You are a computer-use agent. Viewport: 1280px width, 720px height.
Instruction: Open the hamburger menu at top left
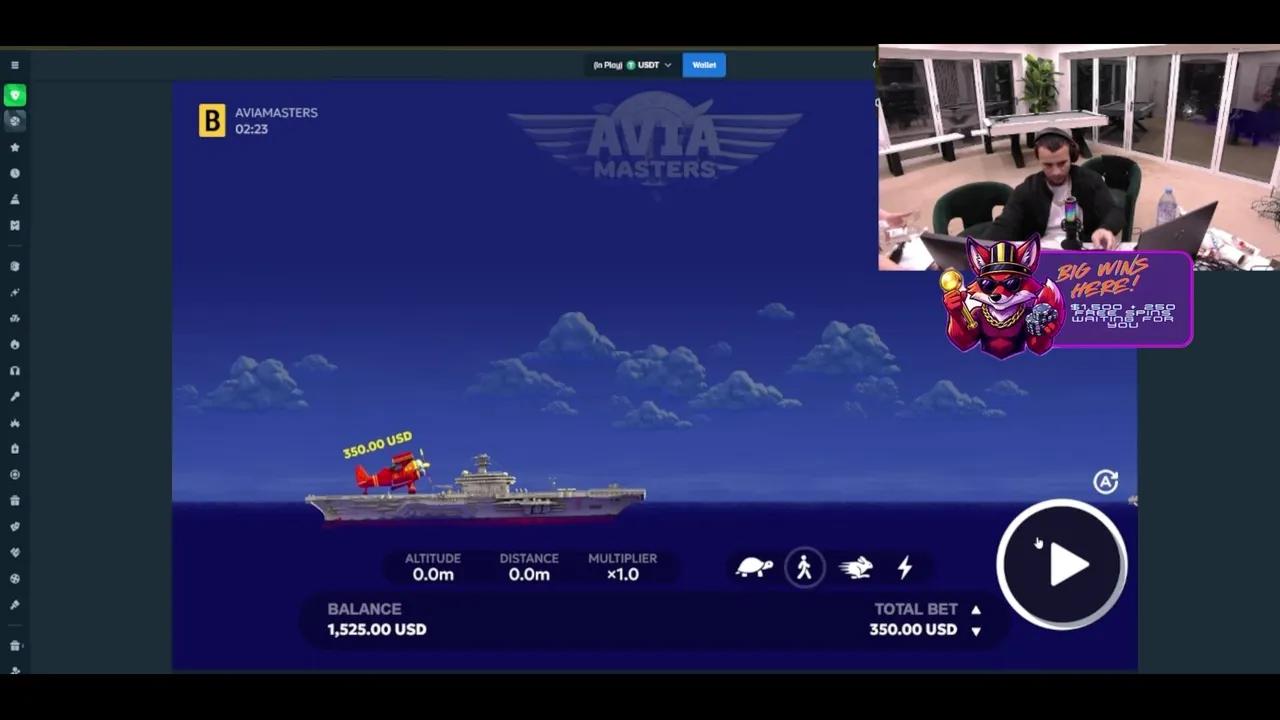(x=15, y=64)
